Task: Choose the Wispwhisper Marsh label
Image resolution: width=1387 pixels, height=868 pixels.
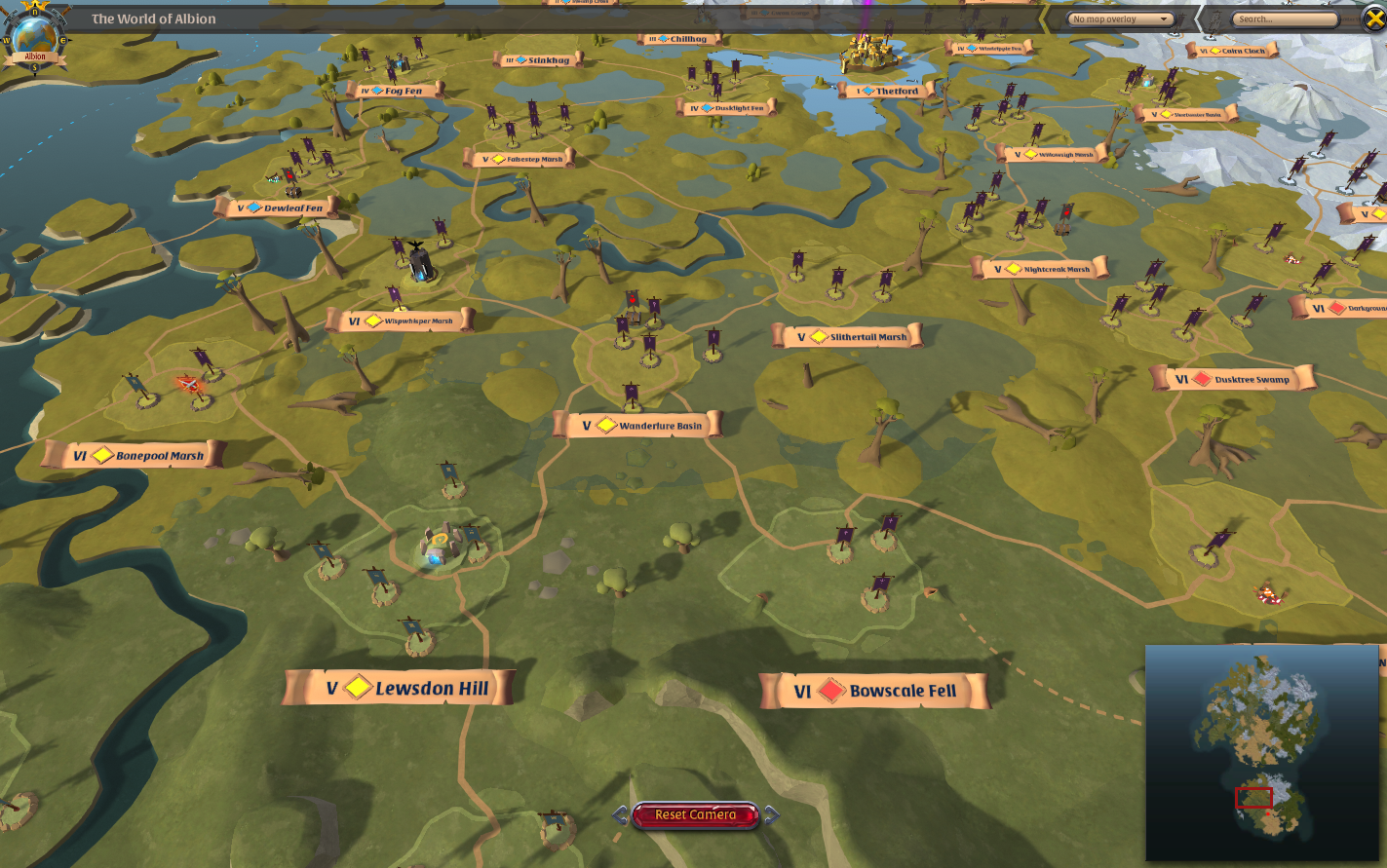Action: (401, 321)
